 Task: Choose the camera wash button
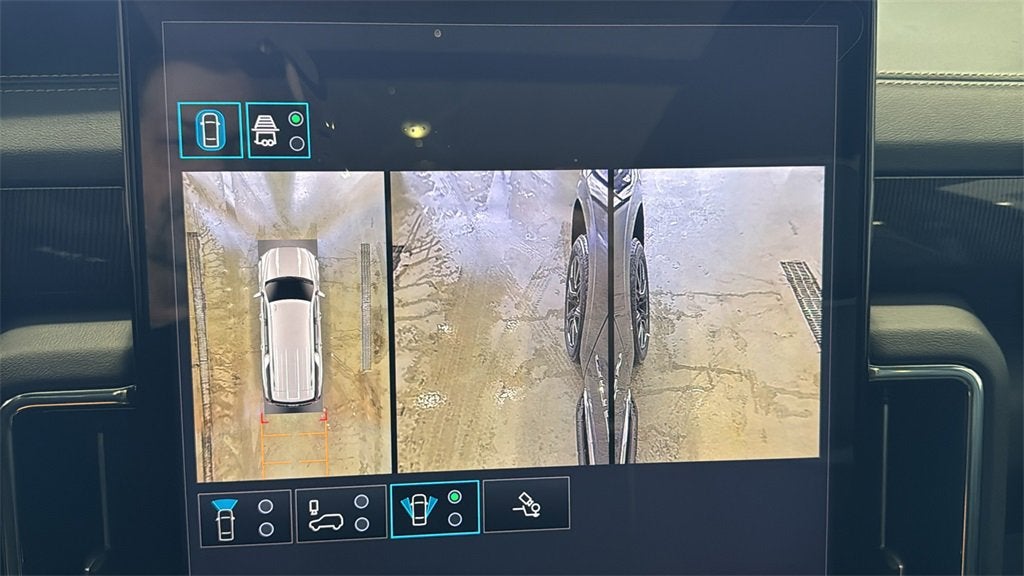(x=526, y=504)
